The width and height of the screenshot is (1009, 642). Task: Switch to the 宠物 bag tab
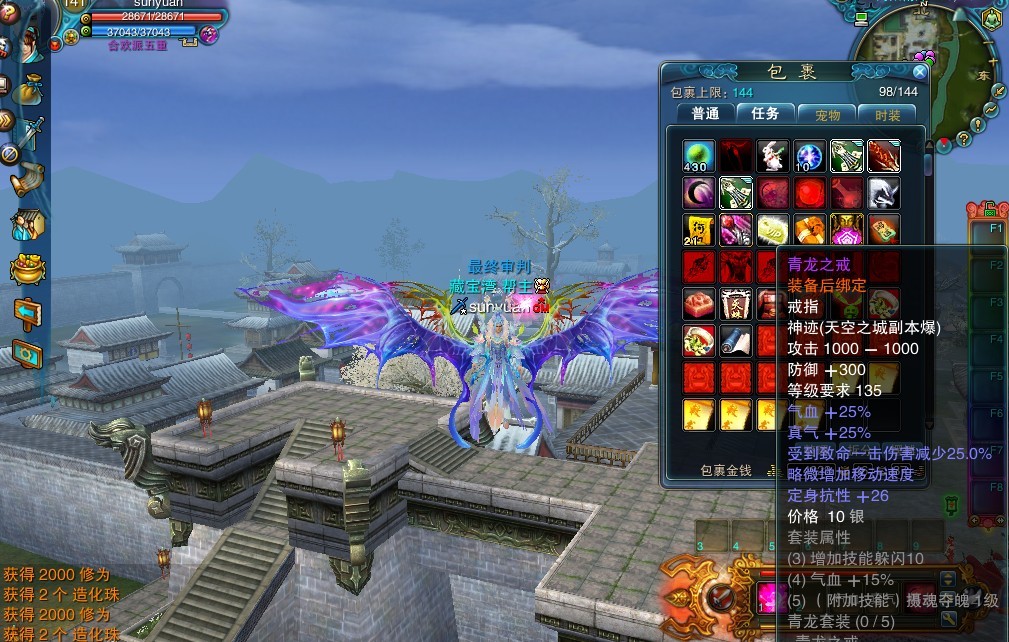827,115
